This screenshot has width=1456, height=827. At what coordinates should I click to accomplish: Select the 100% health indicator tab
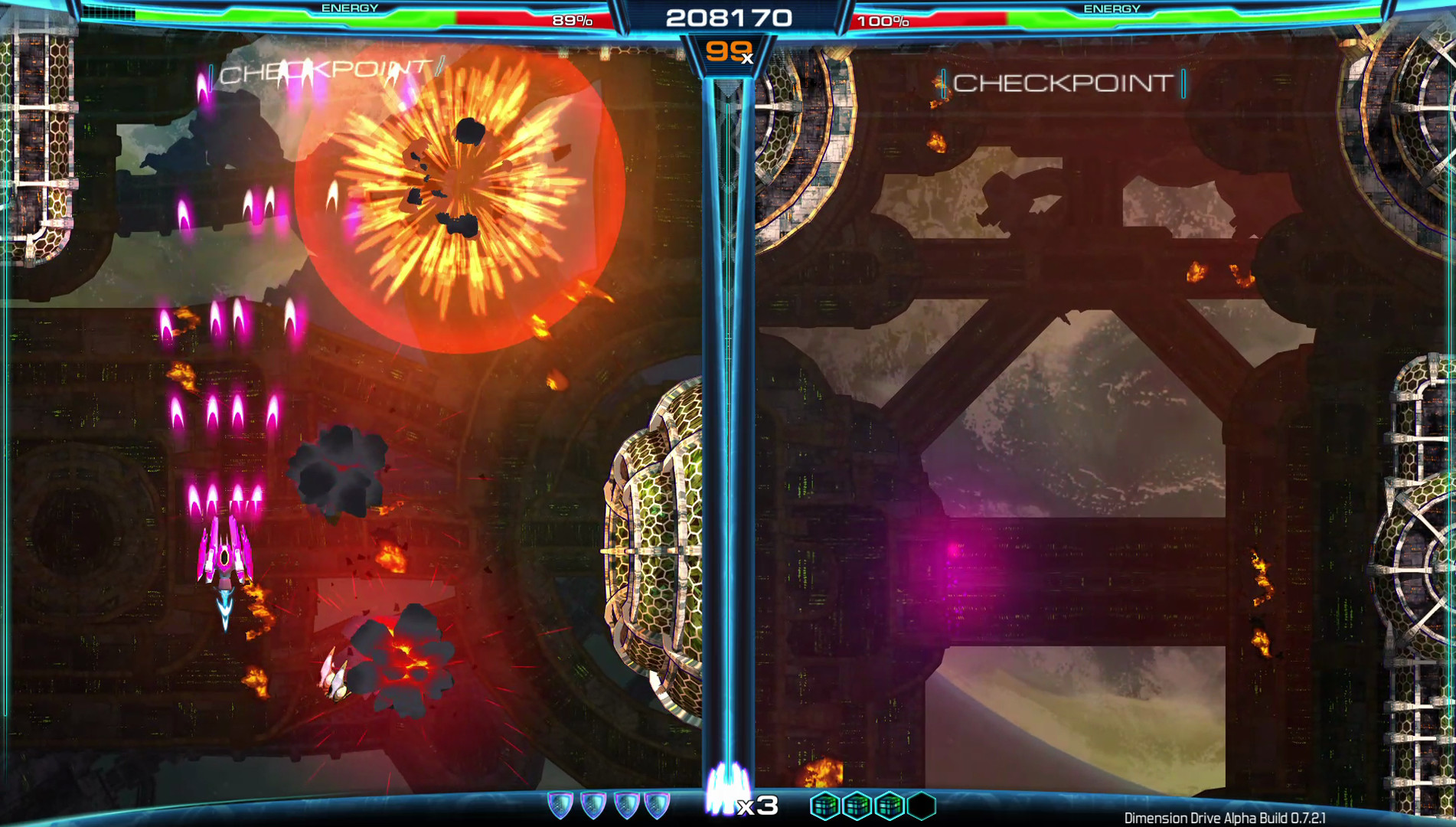pos(883,21)
